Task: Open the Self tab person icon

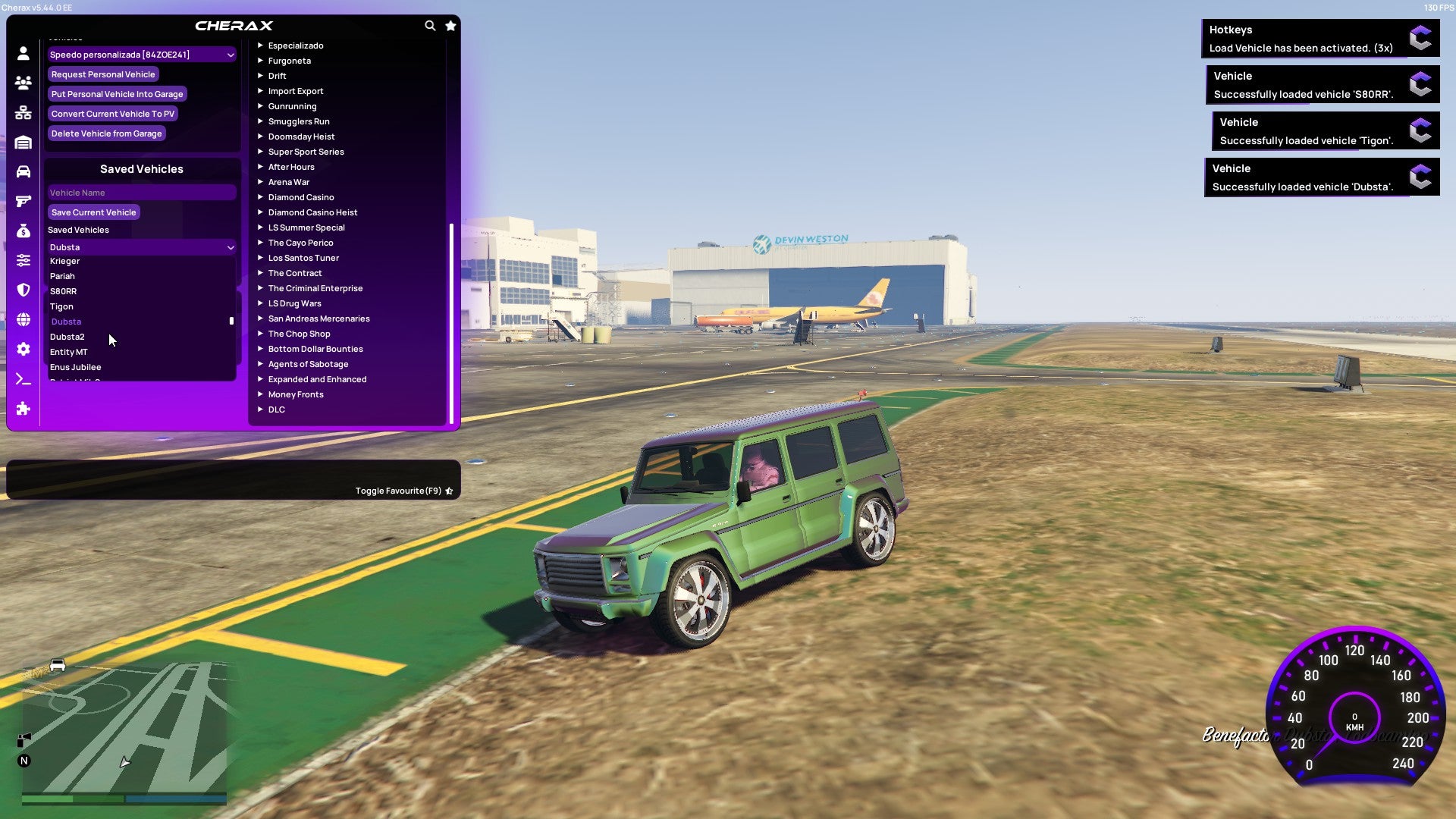Action: 23,53
